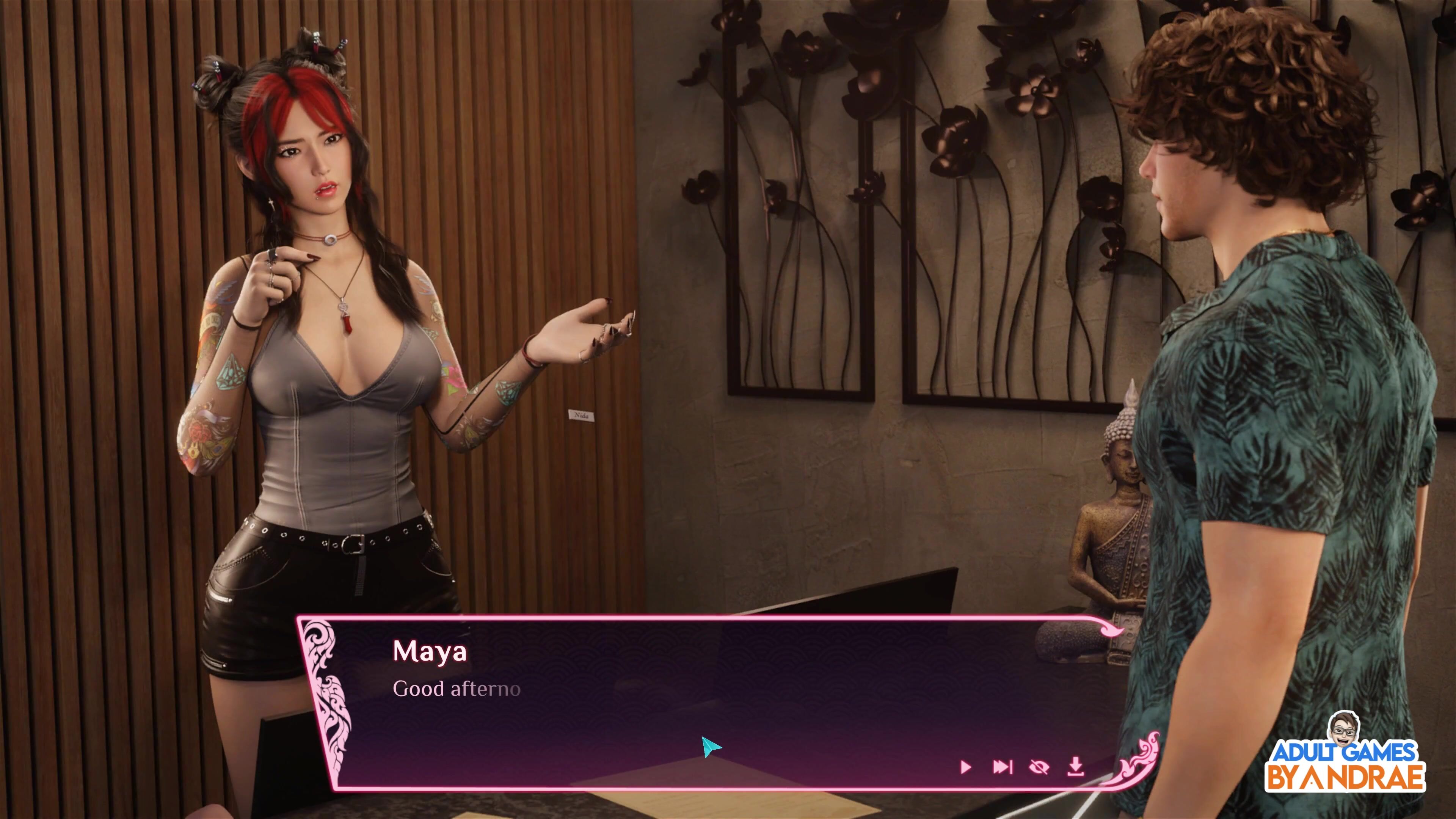Hide the dialogue box using the crossed-eye icon

pos(1039,767)
